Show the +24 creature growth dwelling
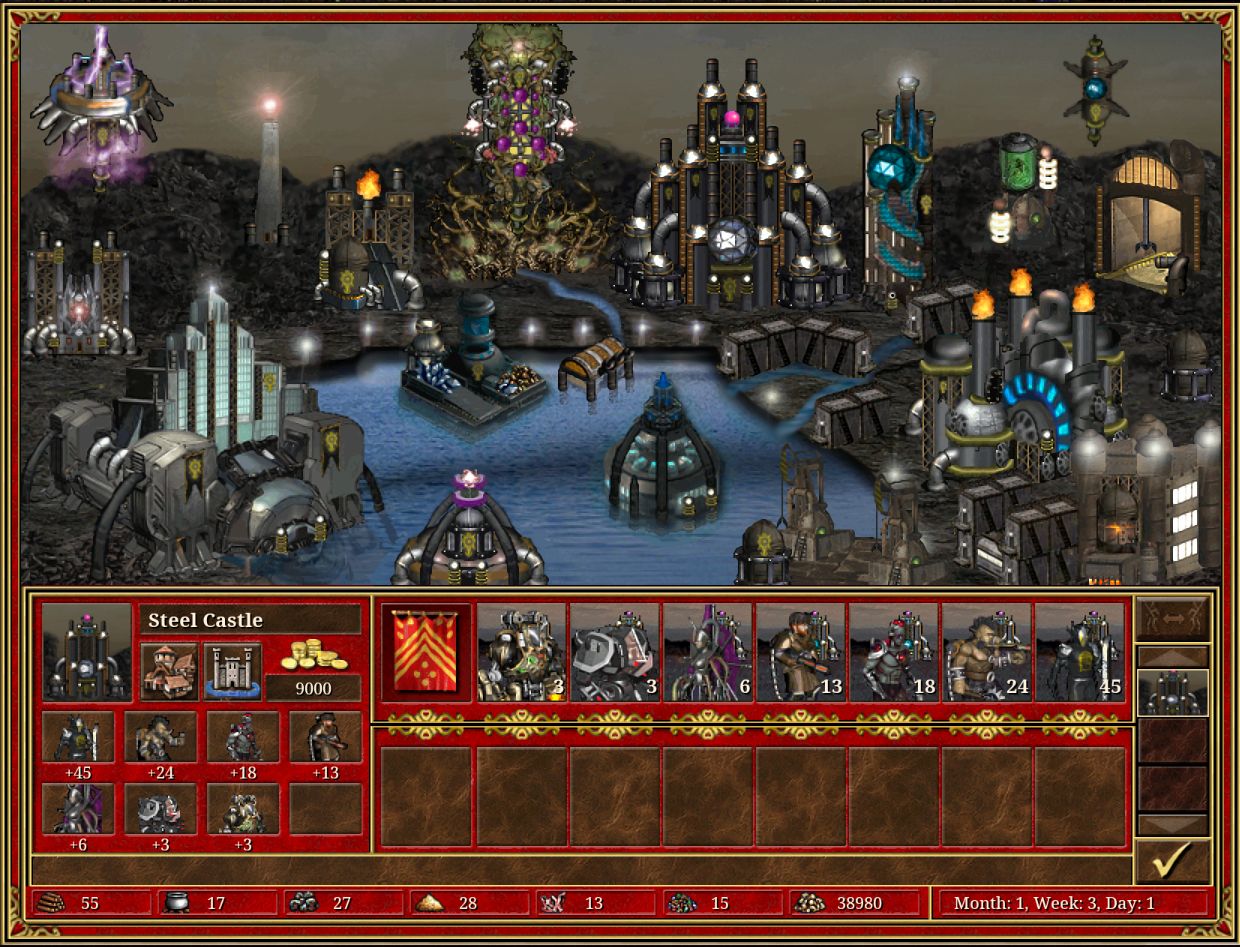Screen dimensions: 1240x947 (160, 738)
